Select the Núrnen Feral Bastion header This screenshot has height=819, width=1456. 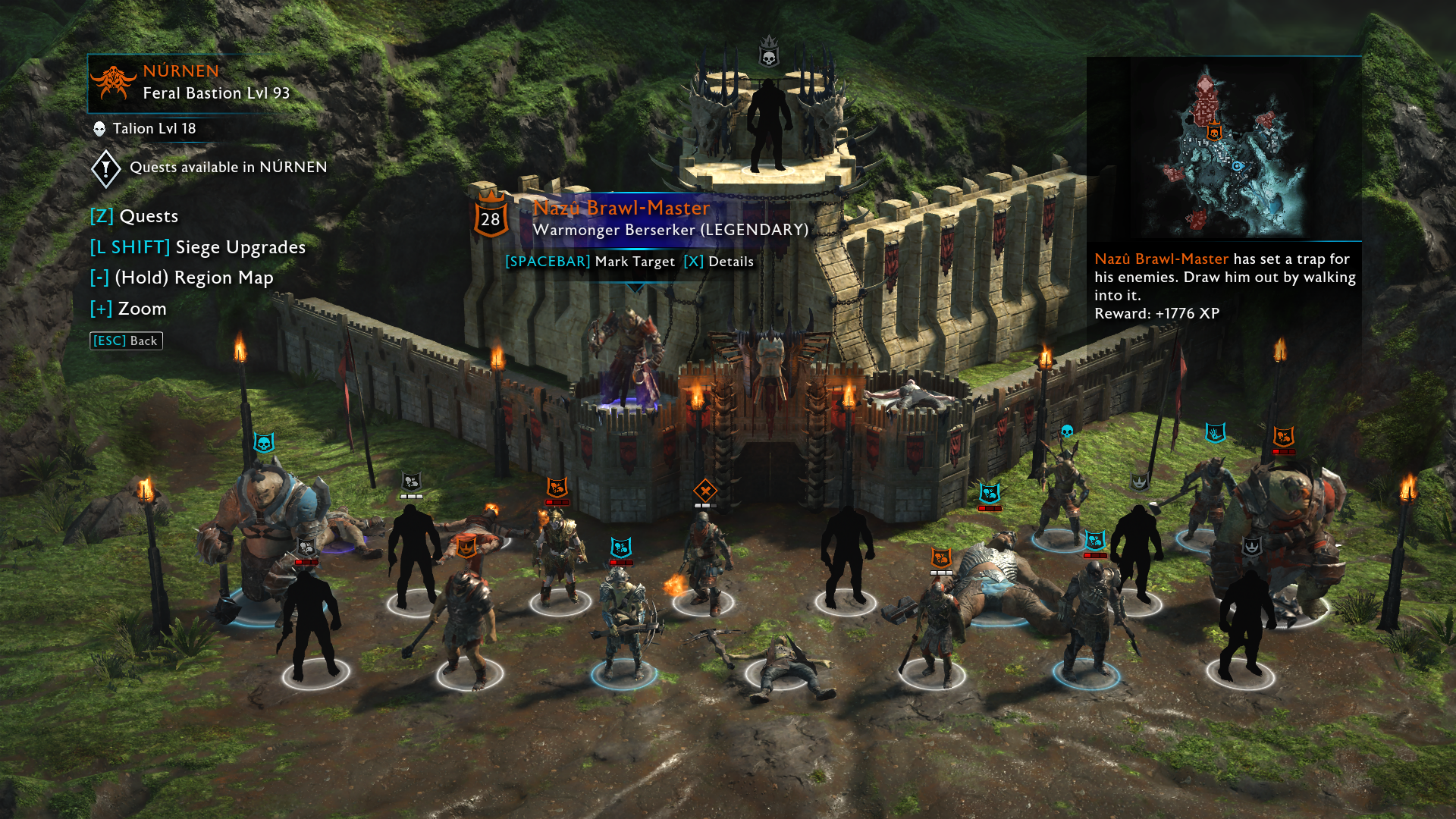[x=190, y=82]
